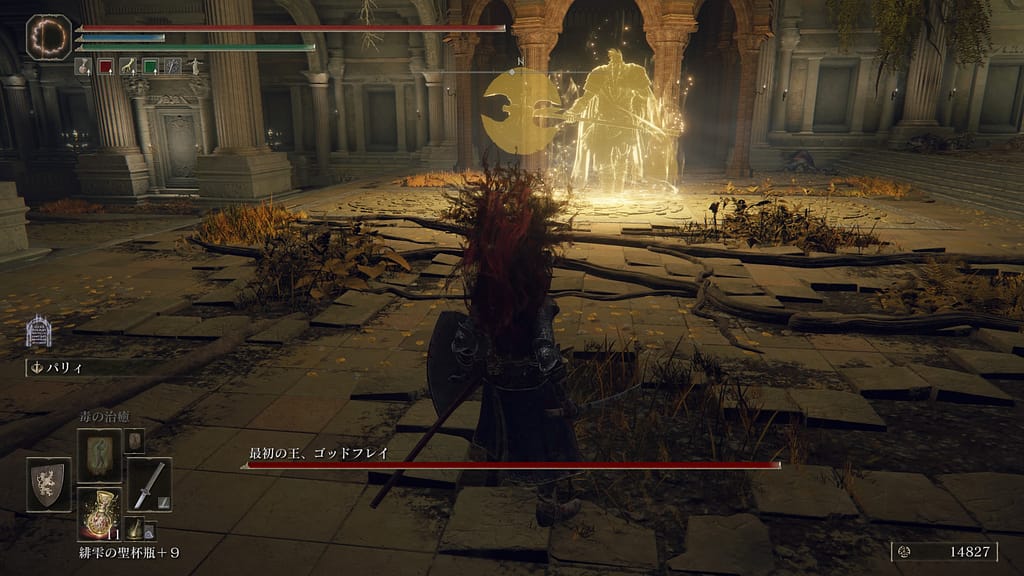Click the small next-spell slot beside Cure Poison
The image size is (1024, 576).
133,441
